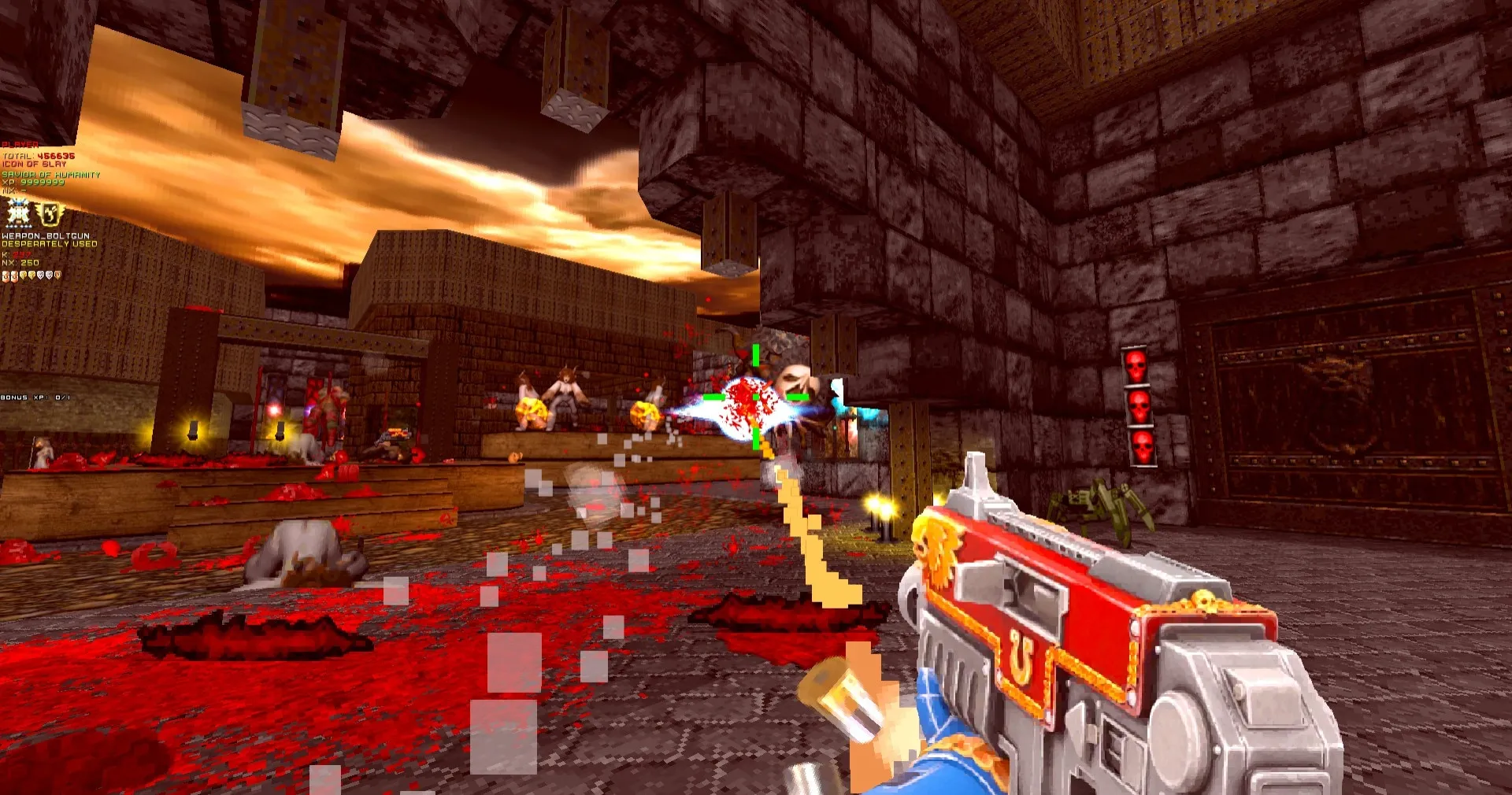Click the WEAPON_BOLTGUN weapon label
The width and height of the screenshot is (1512, 795).
(x=46, y=235)
